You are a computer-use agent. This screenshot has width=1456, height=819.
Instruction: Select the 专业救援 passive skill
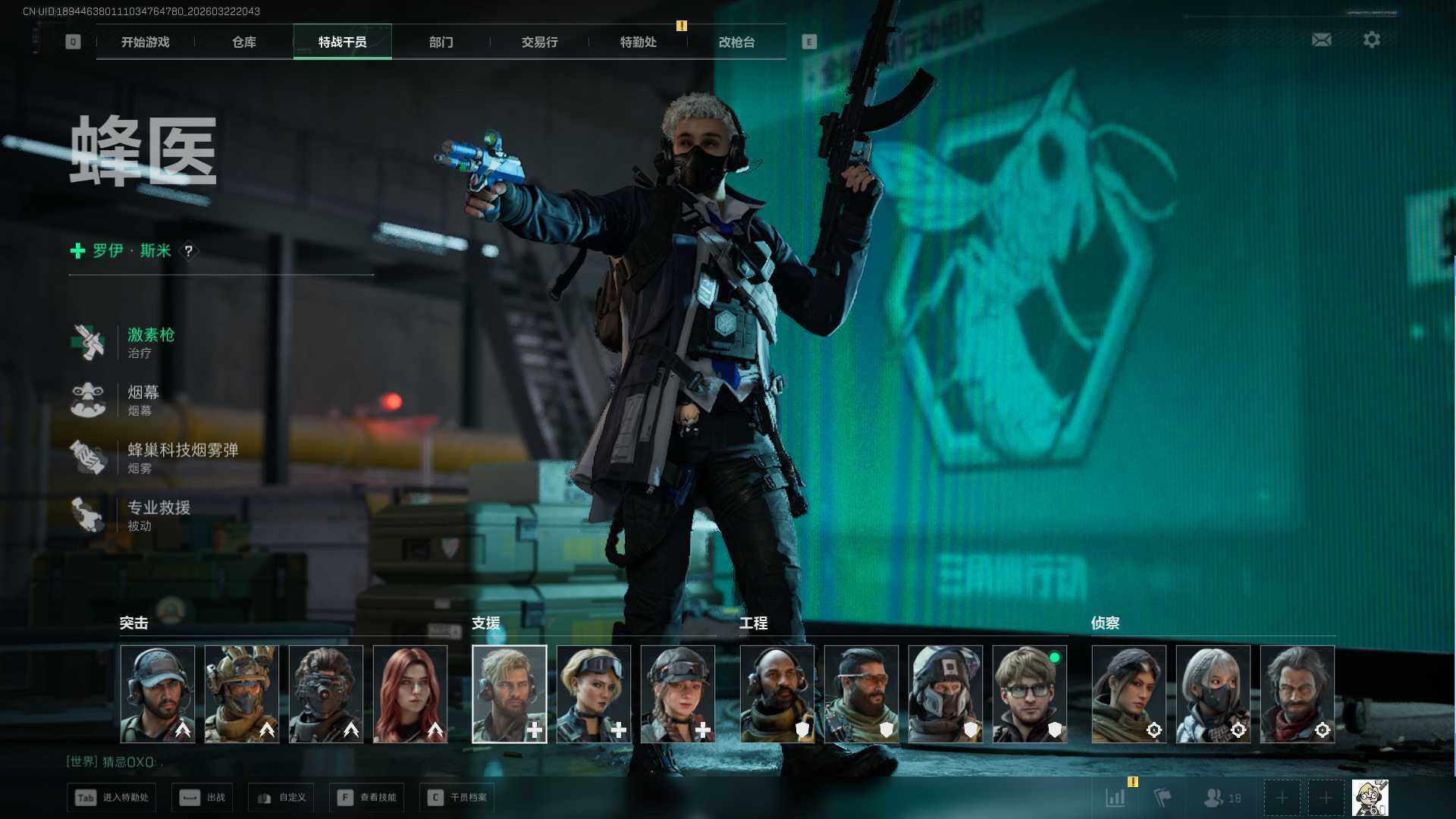(158, 515)
